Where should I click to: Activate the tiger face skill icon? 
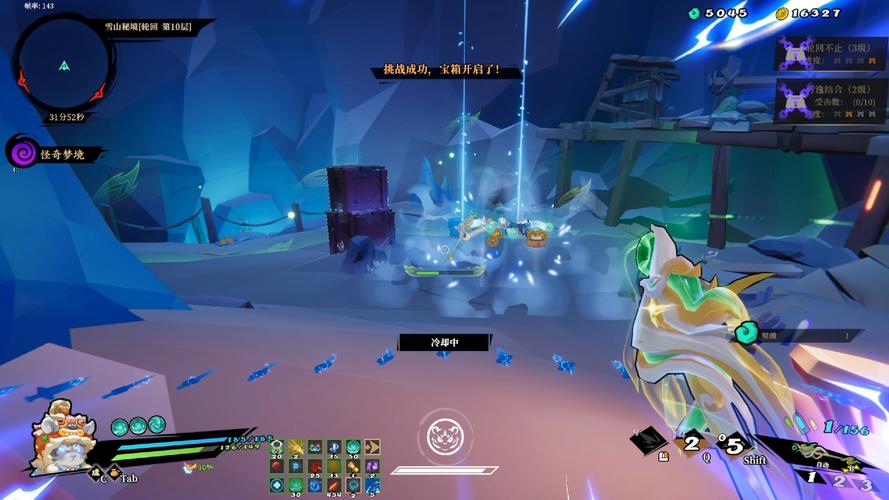(x=443, y=435)
